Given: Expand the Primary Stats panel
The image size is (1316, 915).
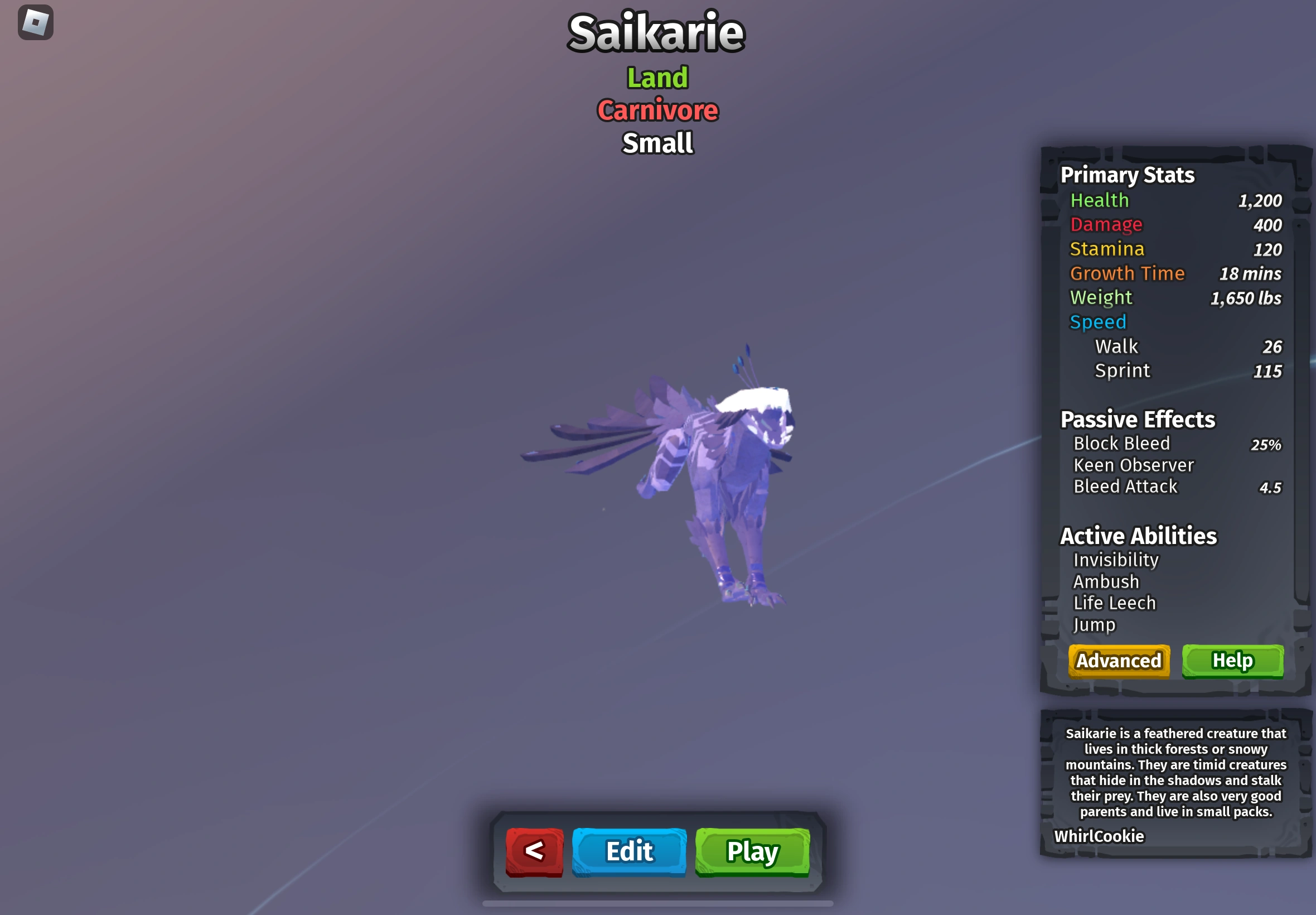Looking at the screenshot, I should pyautogui.click(x=1127, y=175).
